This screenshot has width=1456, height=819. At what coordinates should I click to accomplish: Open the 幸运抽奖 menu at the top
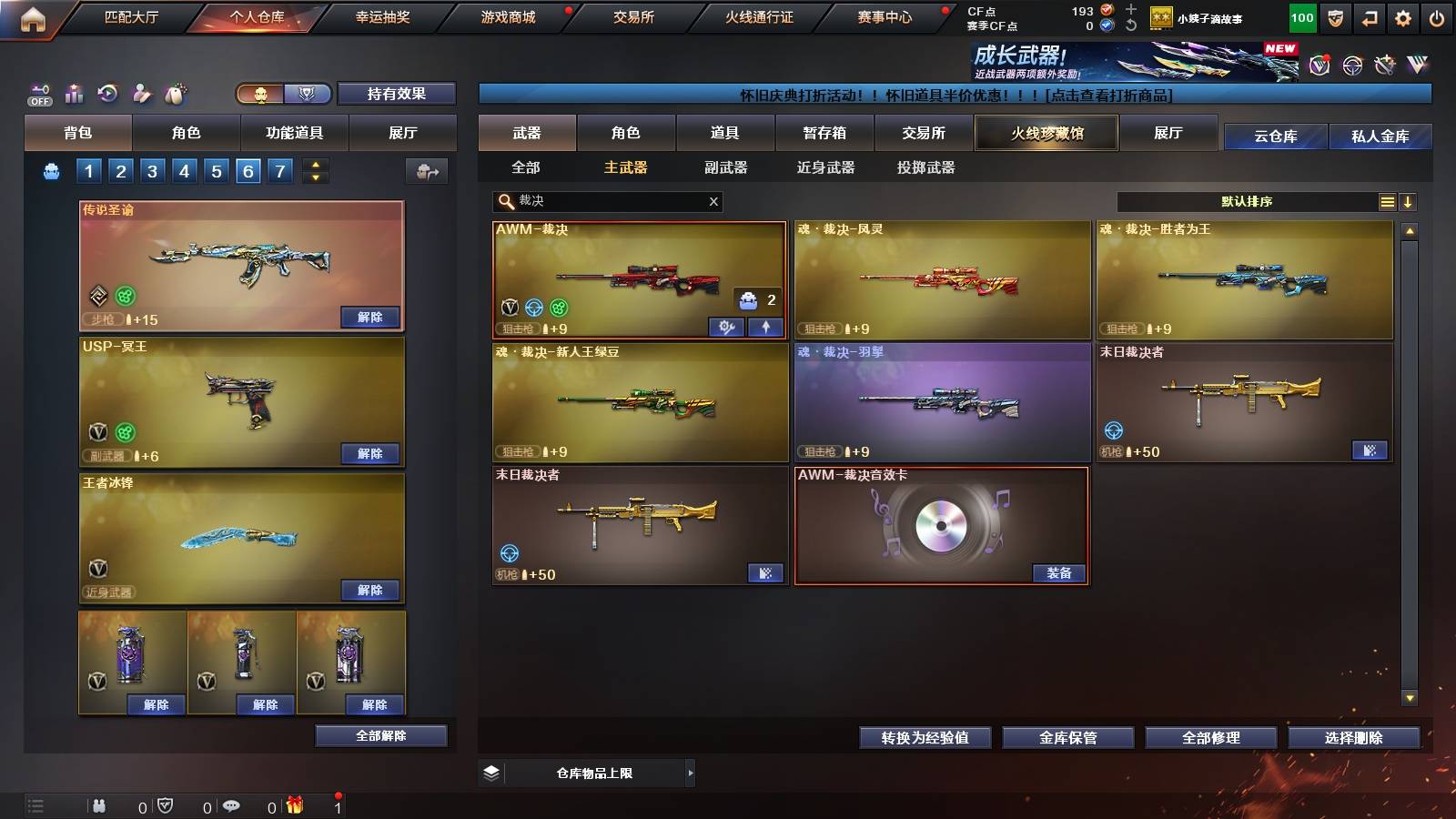(x=382, y=16)
